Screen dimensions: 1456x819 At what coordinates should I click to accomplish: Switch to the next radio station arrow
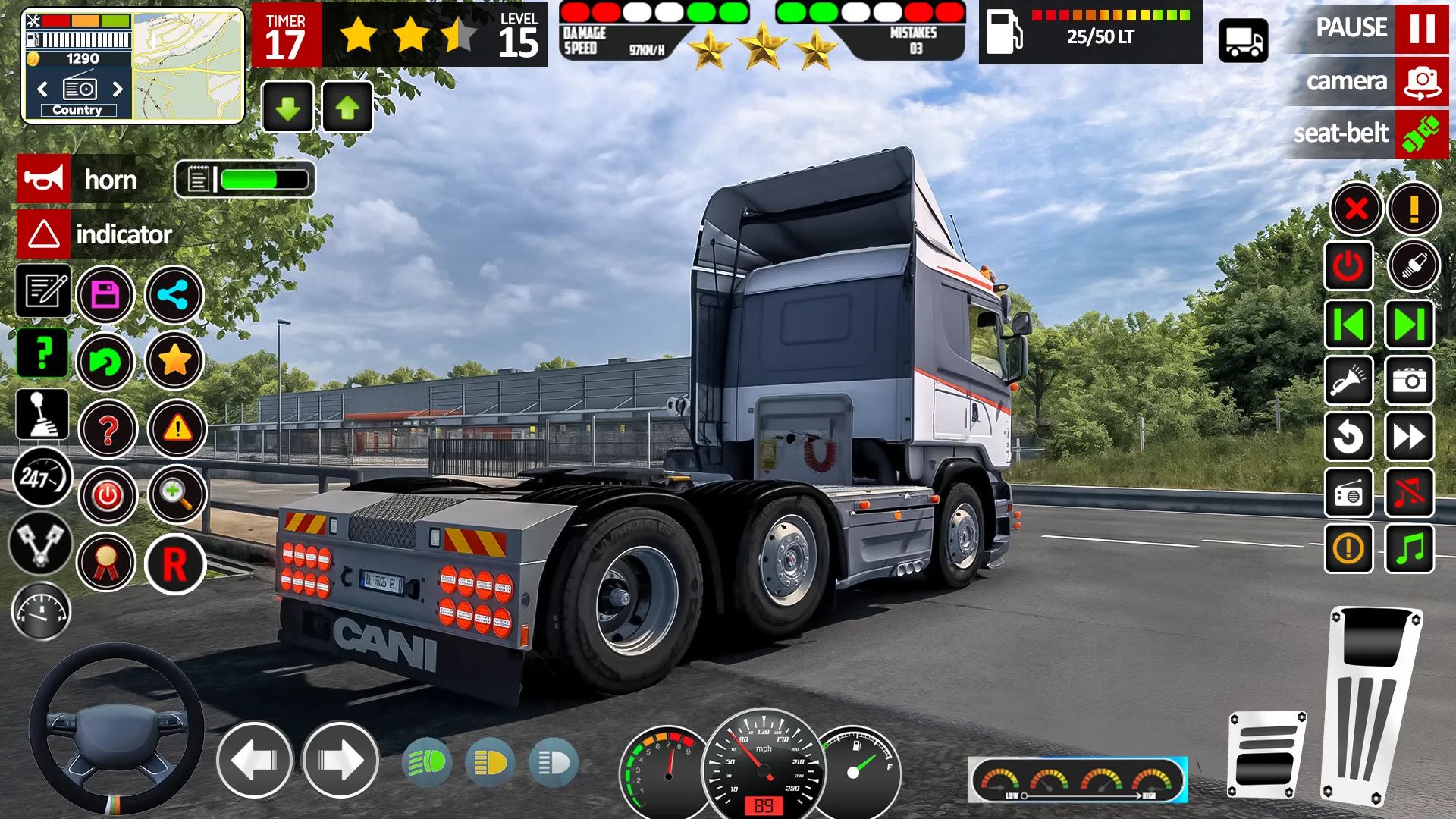pos(118,89)
